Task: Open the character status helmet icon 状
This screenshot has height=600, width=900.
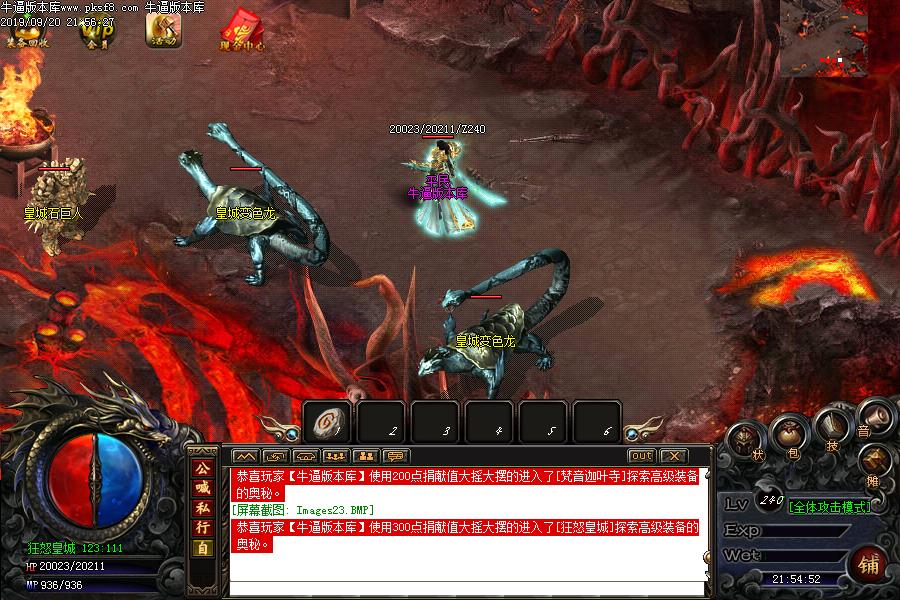Action: tap(745, 441)
